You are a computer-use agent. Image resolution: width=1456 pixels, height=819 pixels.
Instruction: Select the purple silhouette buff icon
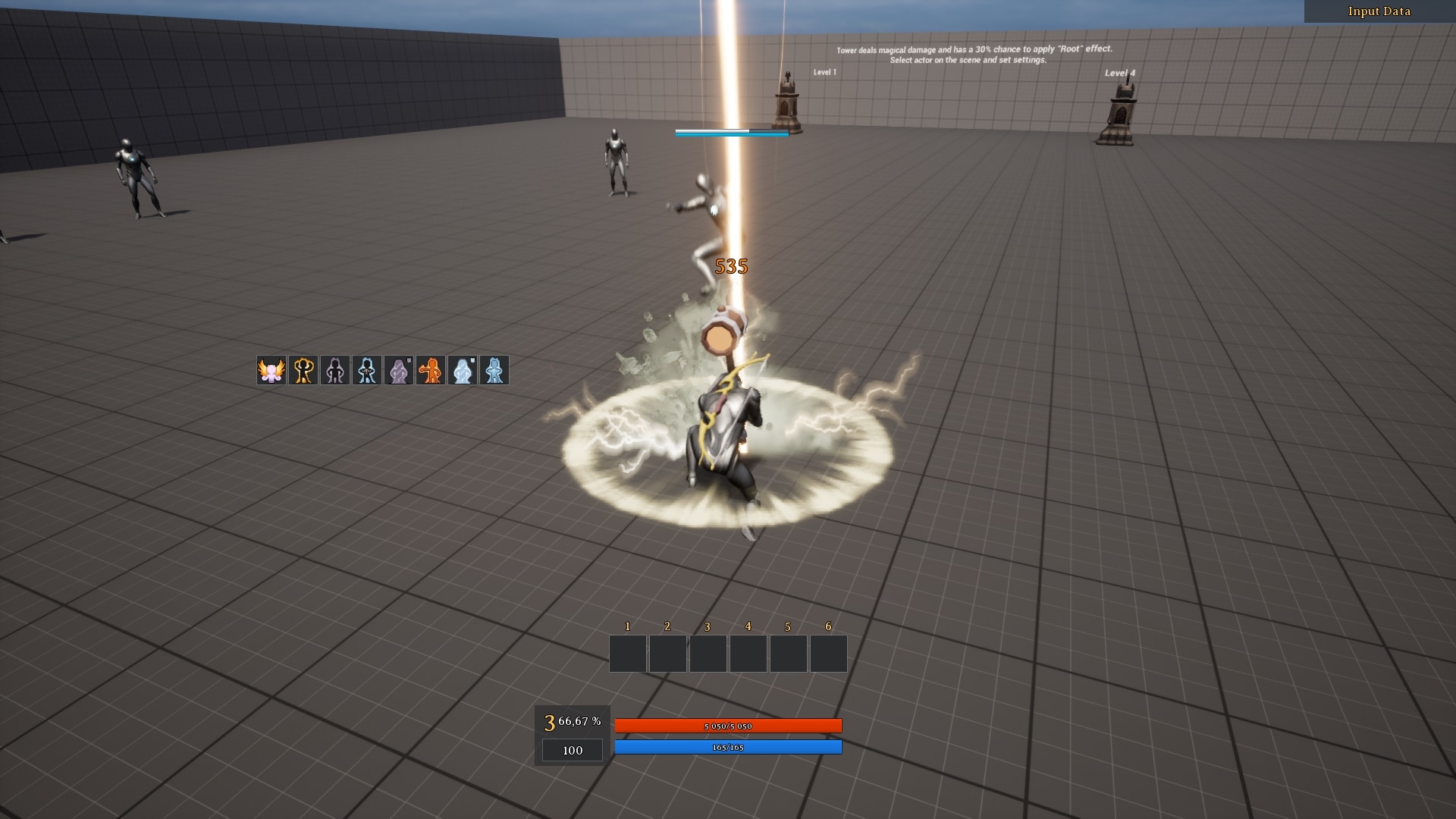pyautogui.click(x=335, y=370)
